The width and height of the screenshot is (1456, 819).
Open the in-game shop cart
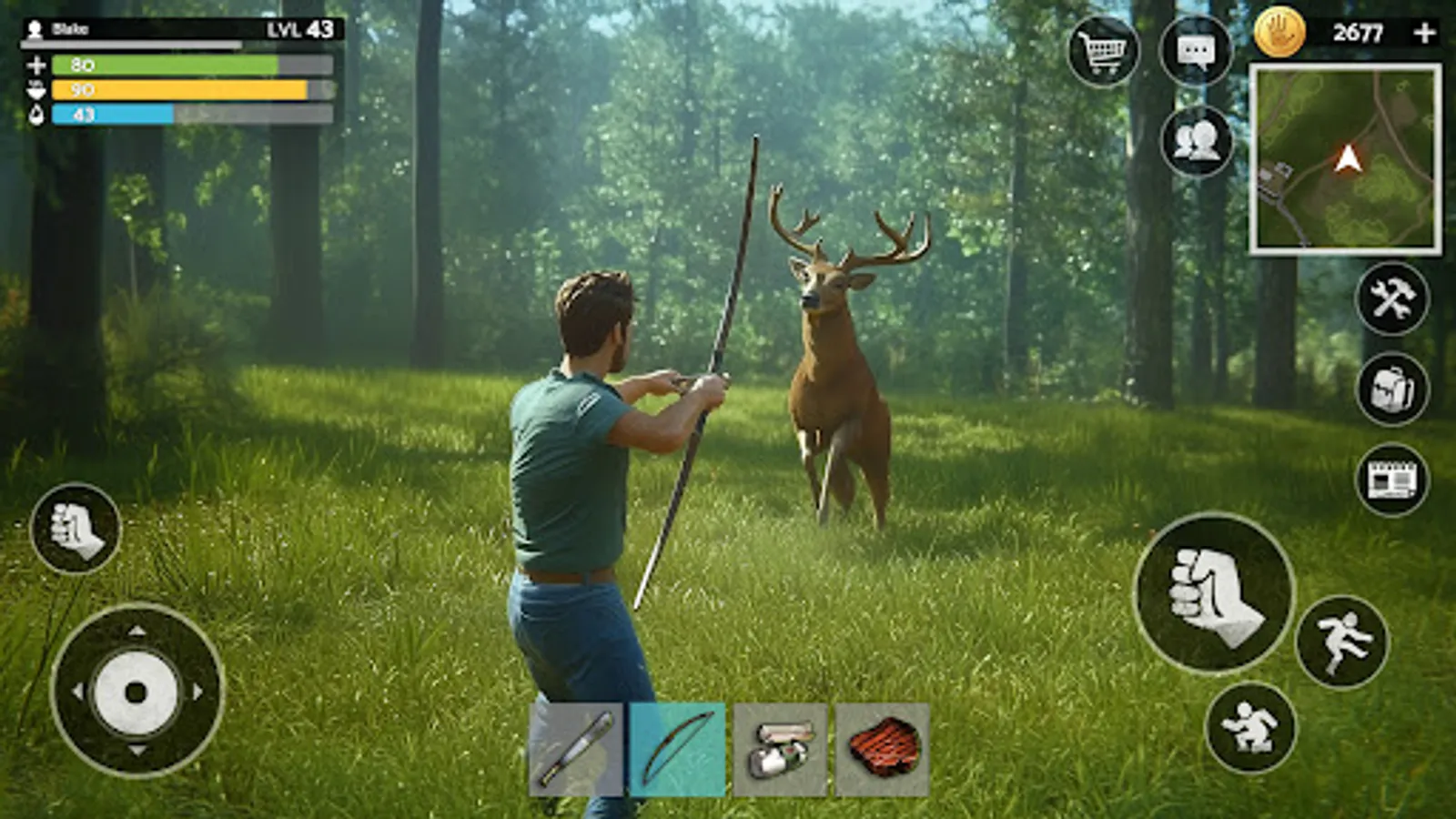point(1103,50)
